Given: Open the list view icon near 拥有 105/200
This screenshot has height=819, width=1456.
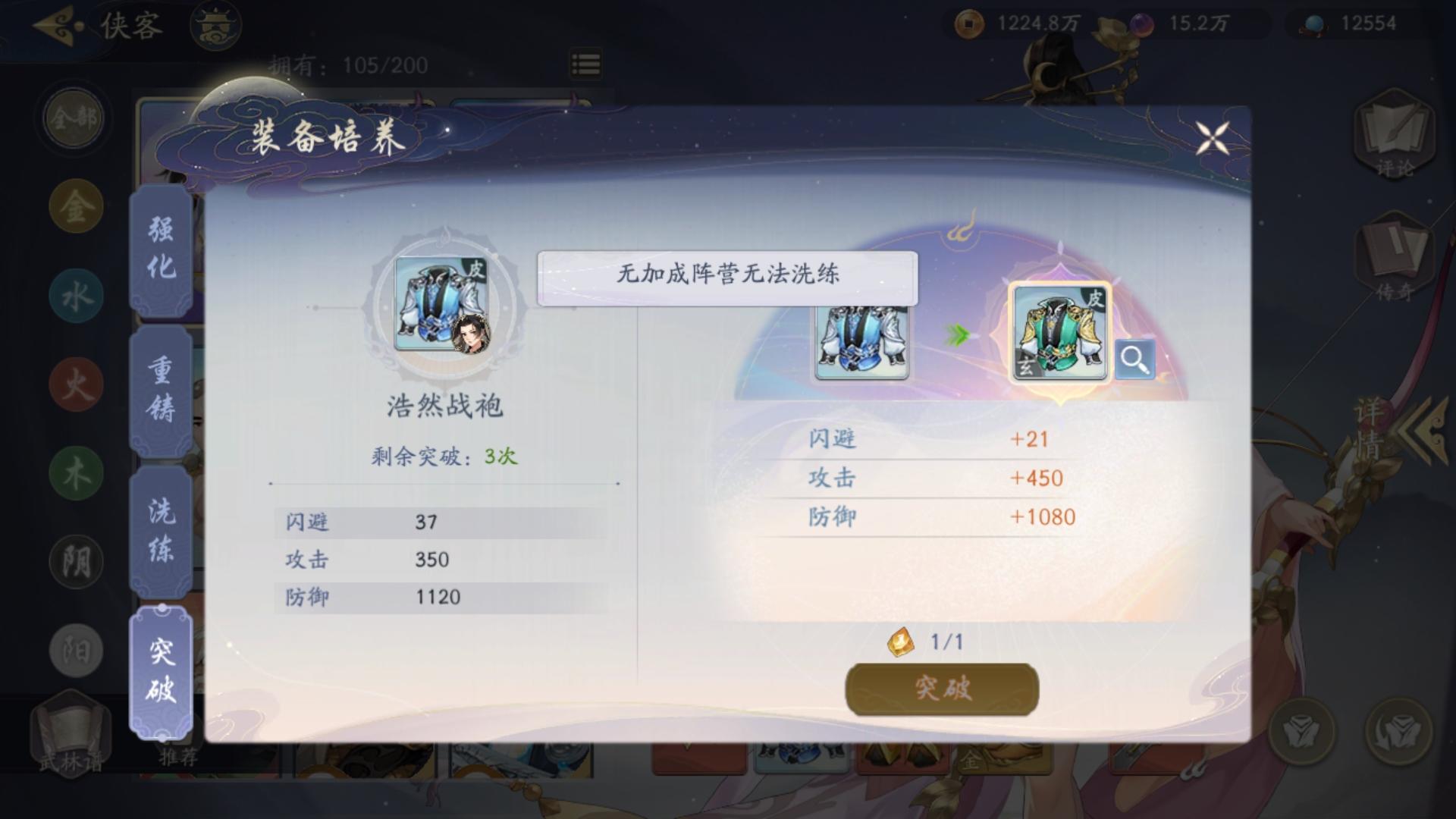Looking at the screenshot, I should [x=584, y=65].
